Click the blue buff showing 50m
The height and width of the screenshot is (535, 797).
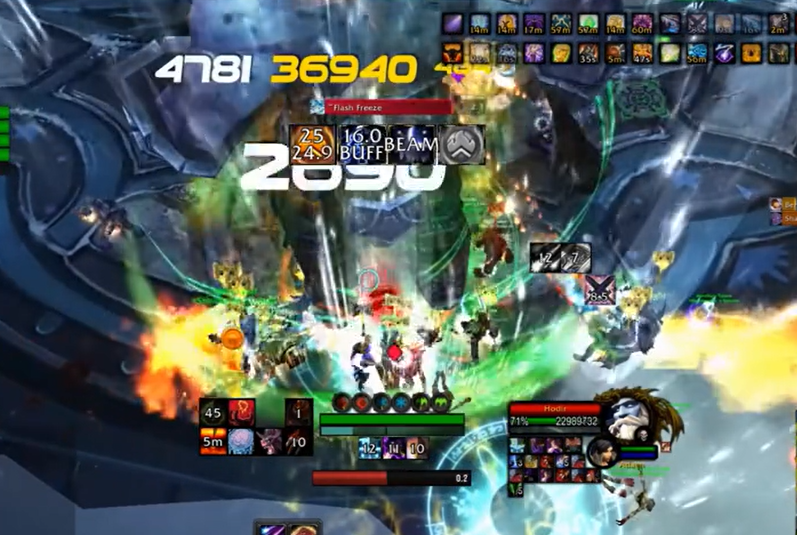[696, 53]
